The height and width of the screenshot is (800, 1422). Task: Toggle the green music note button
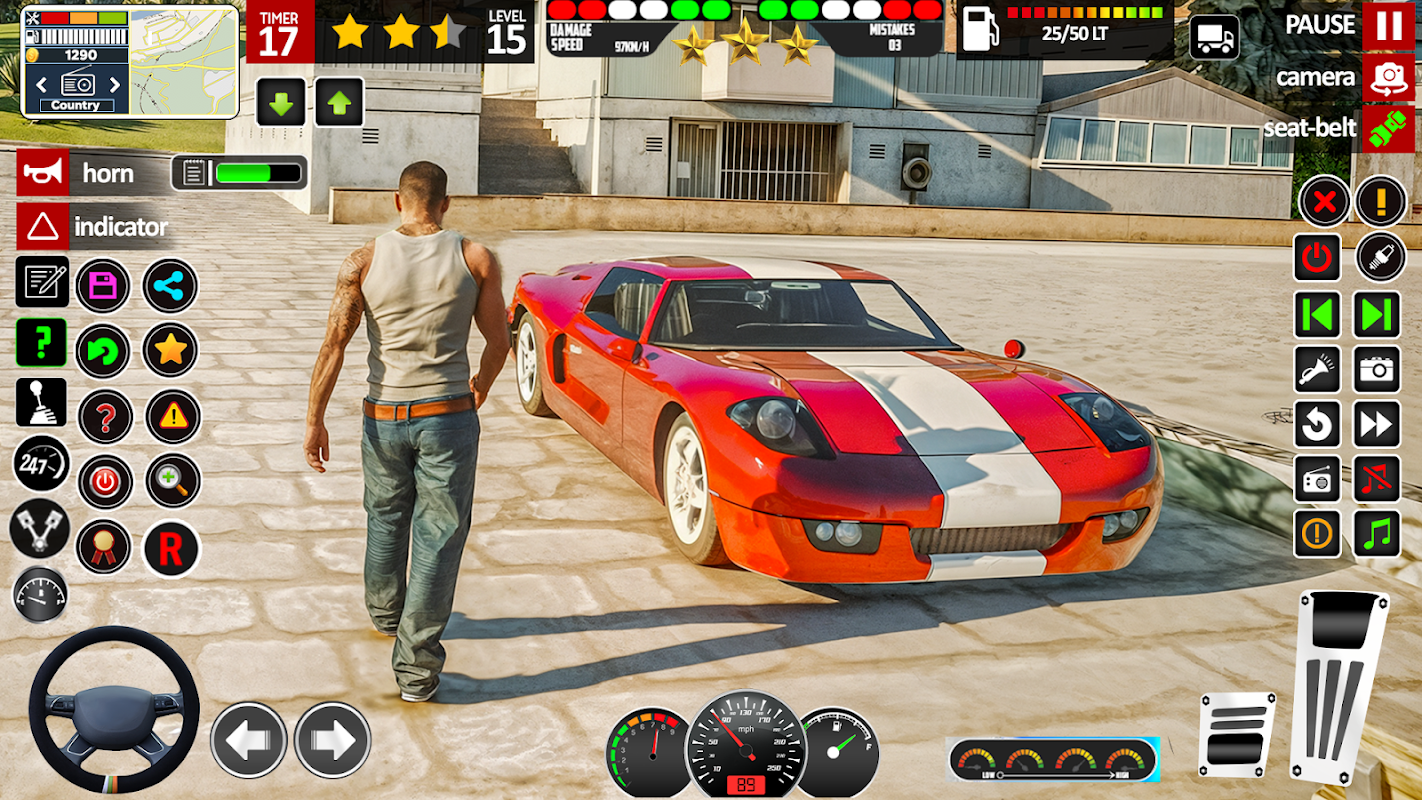click(1377, 533)
